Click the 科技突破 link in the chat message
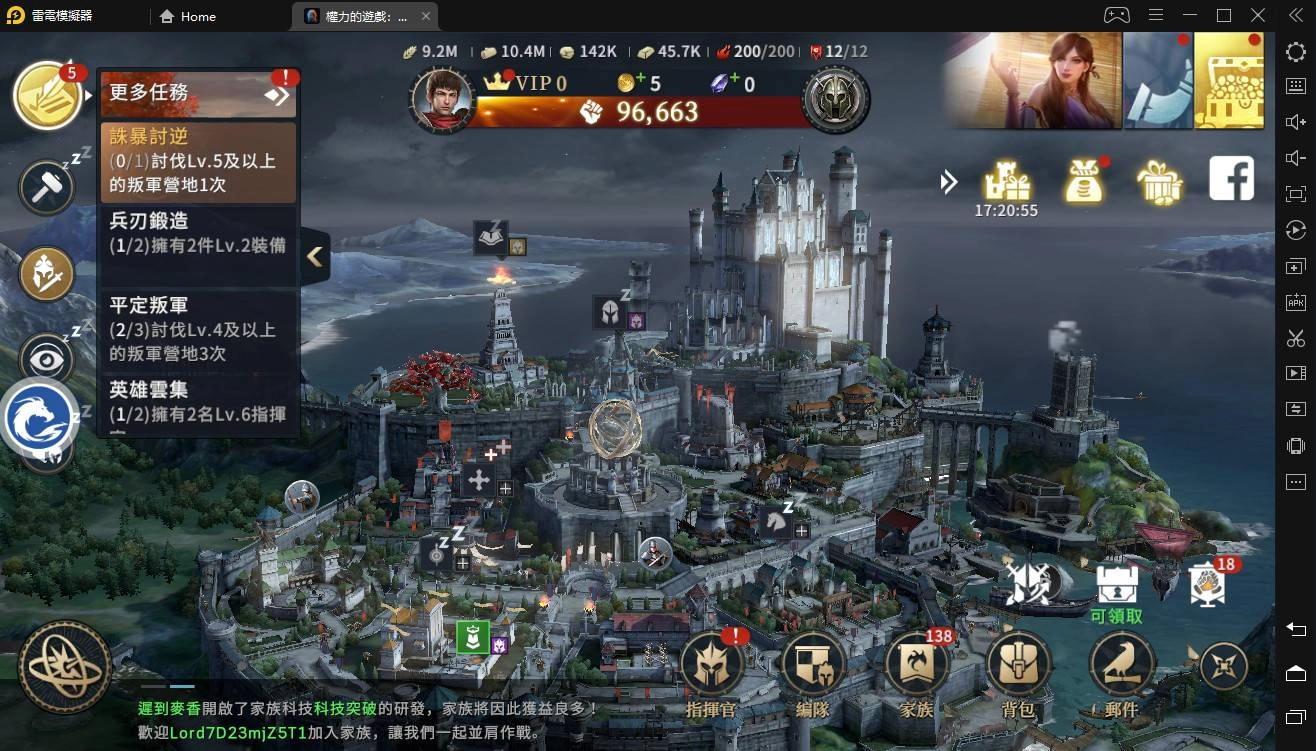The height and width of the screenshot is (751, 1316). (x=341, y=707)
